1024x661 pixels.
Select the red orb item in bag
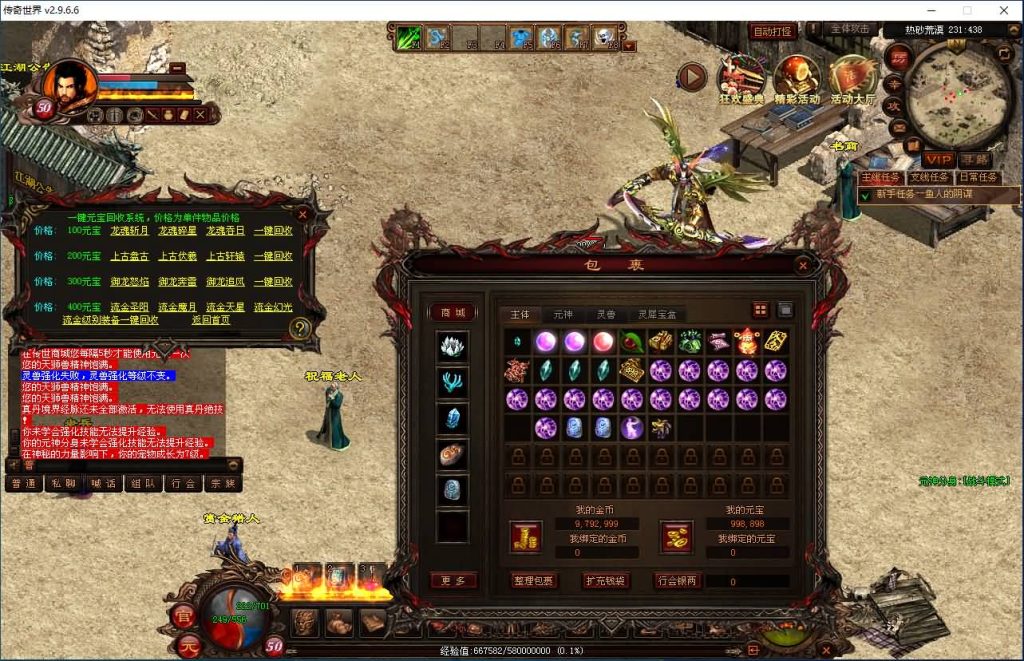[603, 341]
